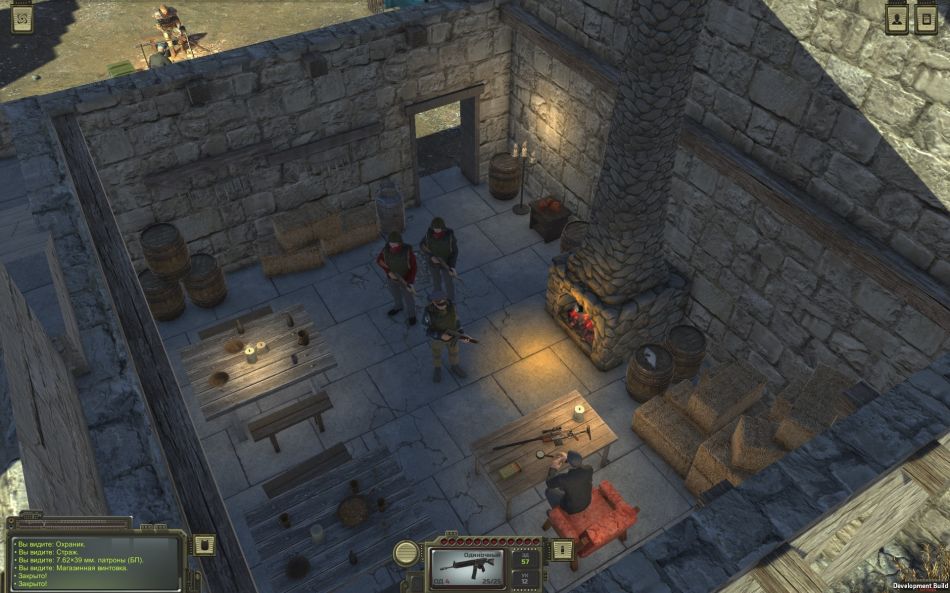The width and height of the screenshot is (950, 593).
Task: Click the small button right of the weapon panel
Action: (562, 548)
